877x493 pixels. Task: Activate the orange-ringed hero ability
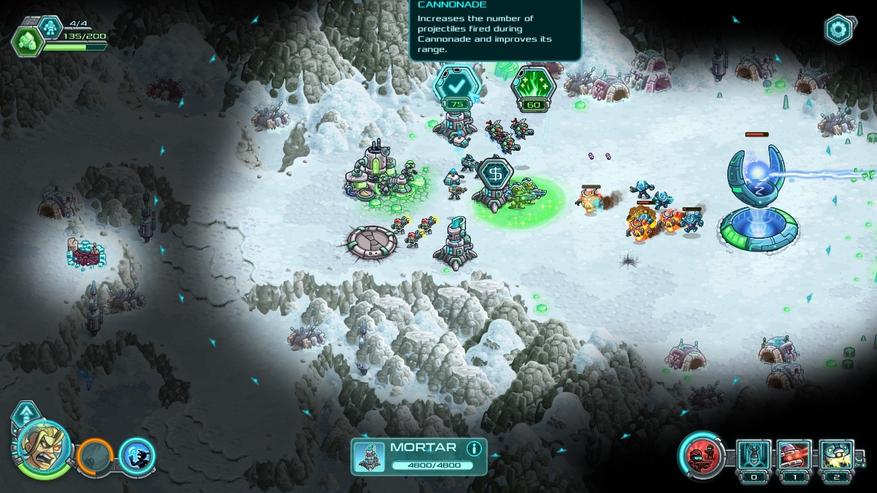click(96, 455)
